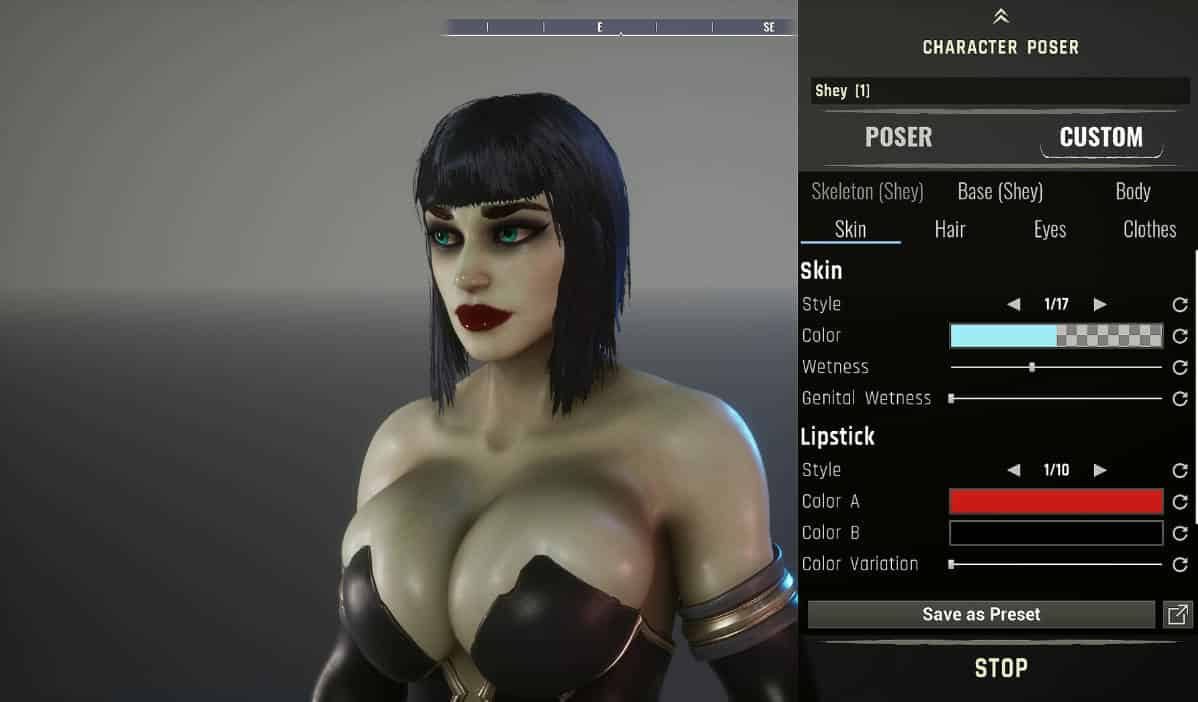Viewport: 1198px width, 702px height.
Task: Open the Eyes customization tab
Action: [x=1050, y=229]
